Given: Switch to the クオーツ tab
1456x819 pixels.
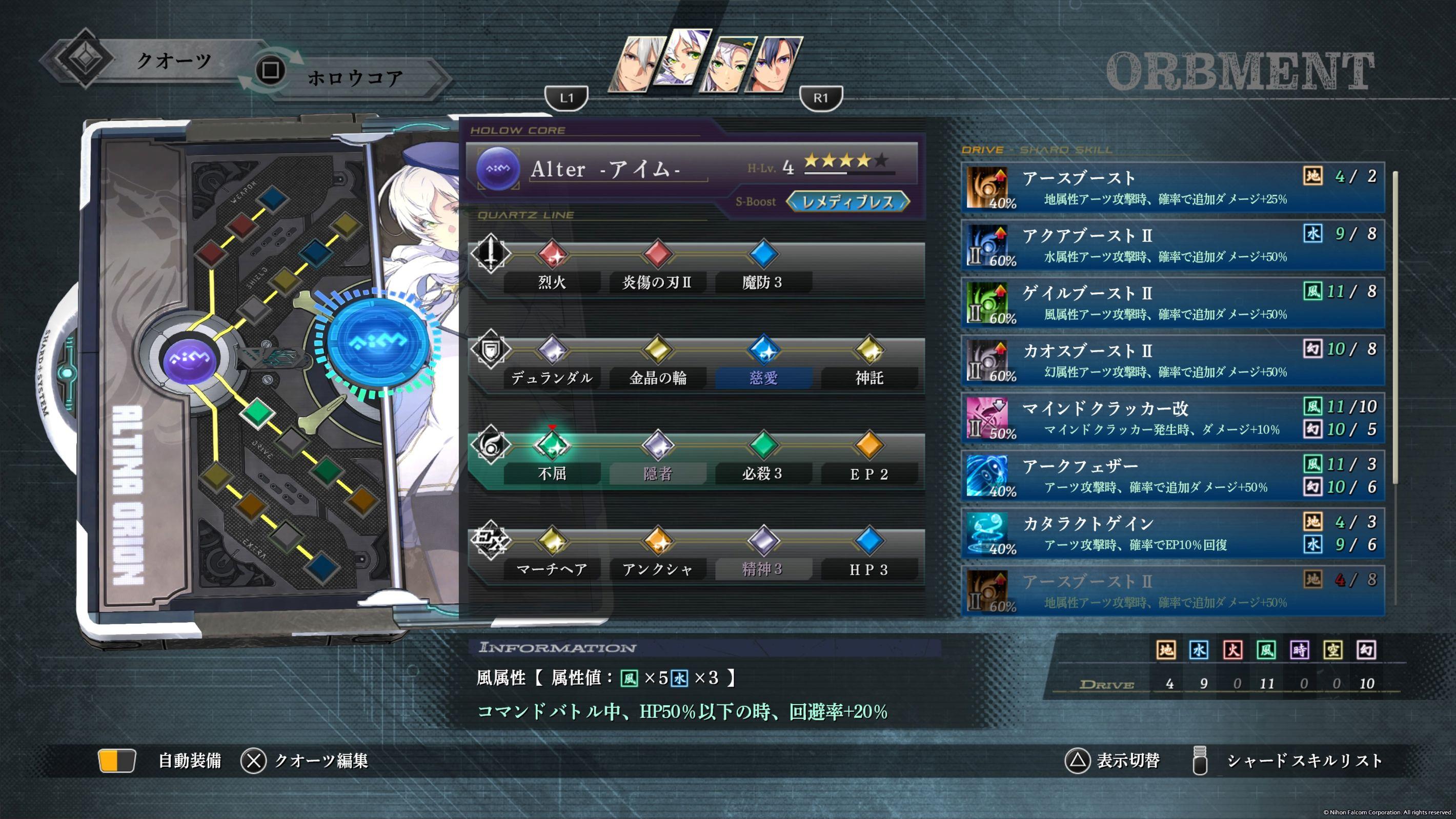Looking at the screenshot, I should pyautogui.click(x=173, y=60).
